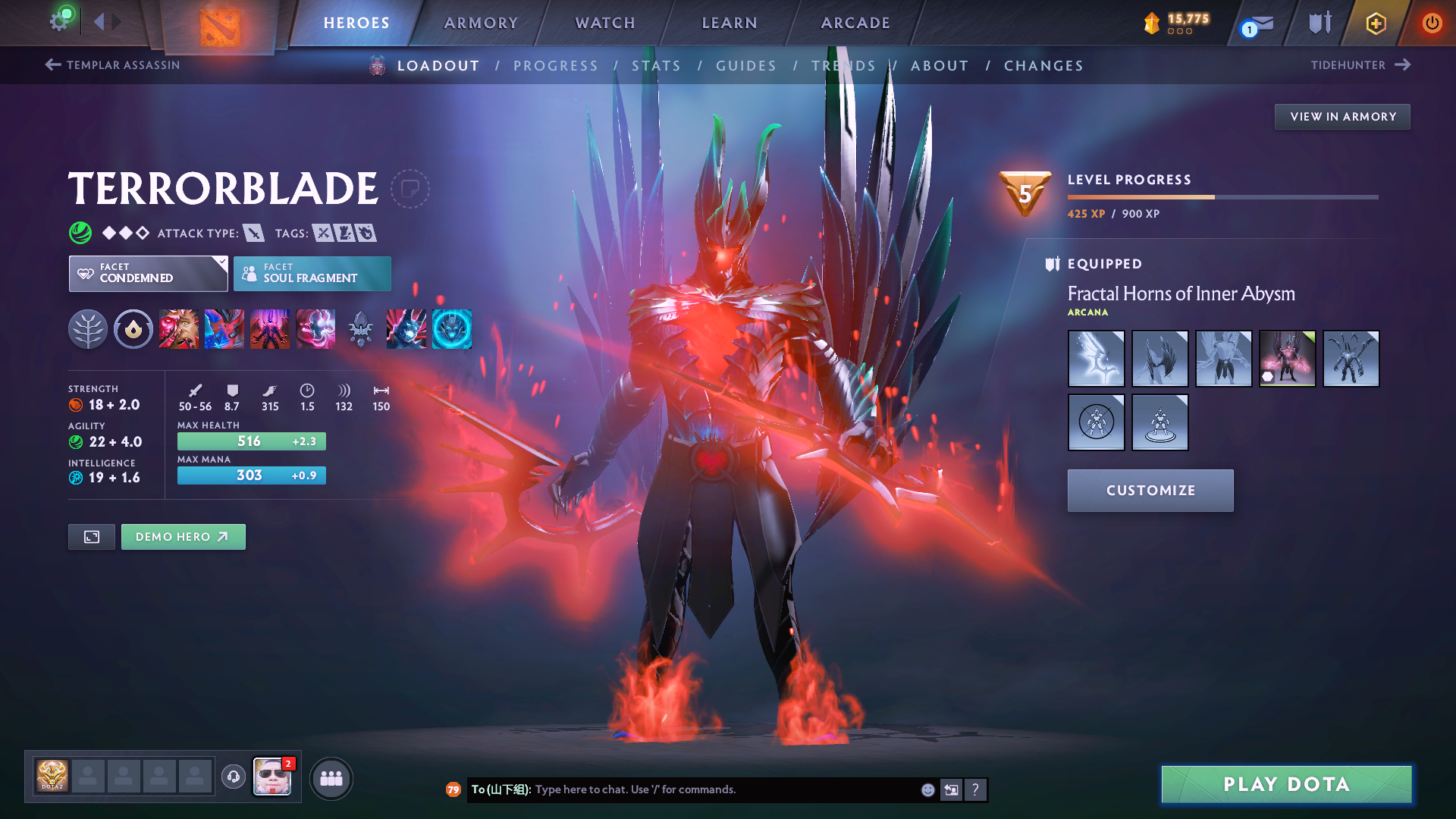The width and height of the screenshot is (1456, 819).
Task: Go back to Templar Assassin
Action: (x=112, y=65)
